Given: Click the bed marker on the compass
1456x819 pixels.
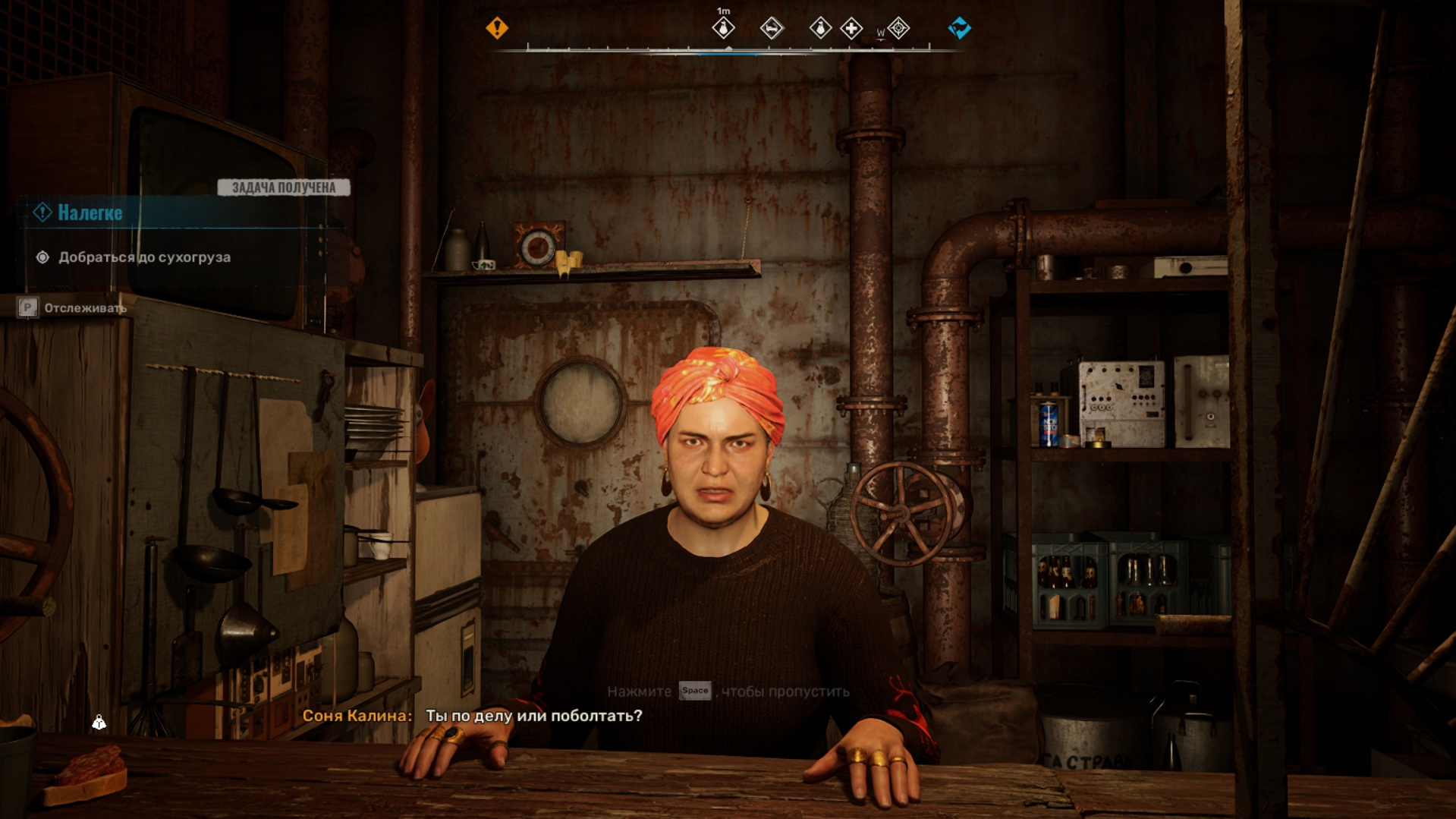Looking at the screenshot, I should 771,29.
